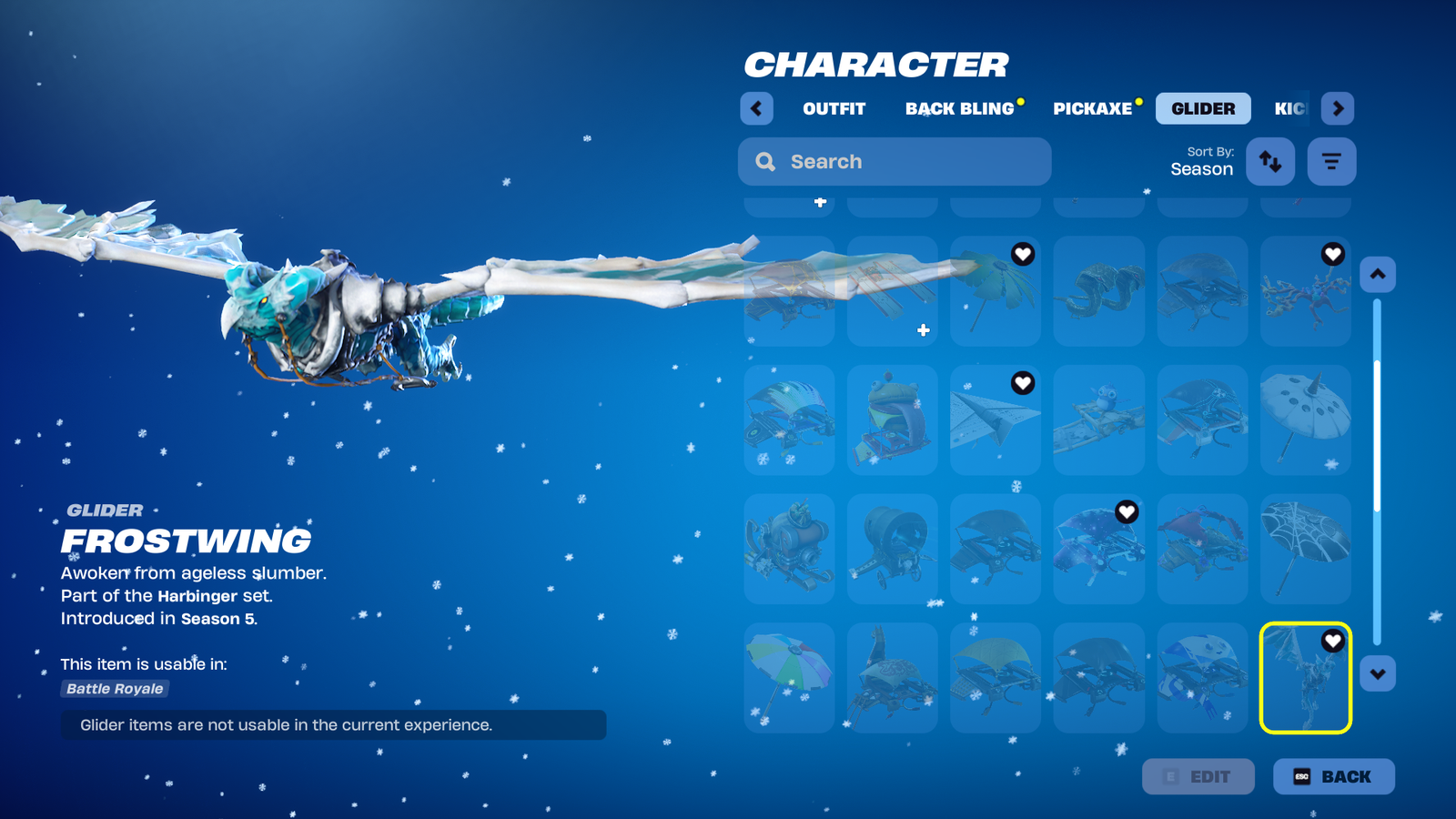Open the Back Bling tab
This screenshot has height=819, width=1456.
point(959,108)
